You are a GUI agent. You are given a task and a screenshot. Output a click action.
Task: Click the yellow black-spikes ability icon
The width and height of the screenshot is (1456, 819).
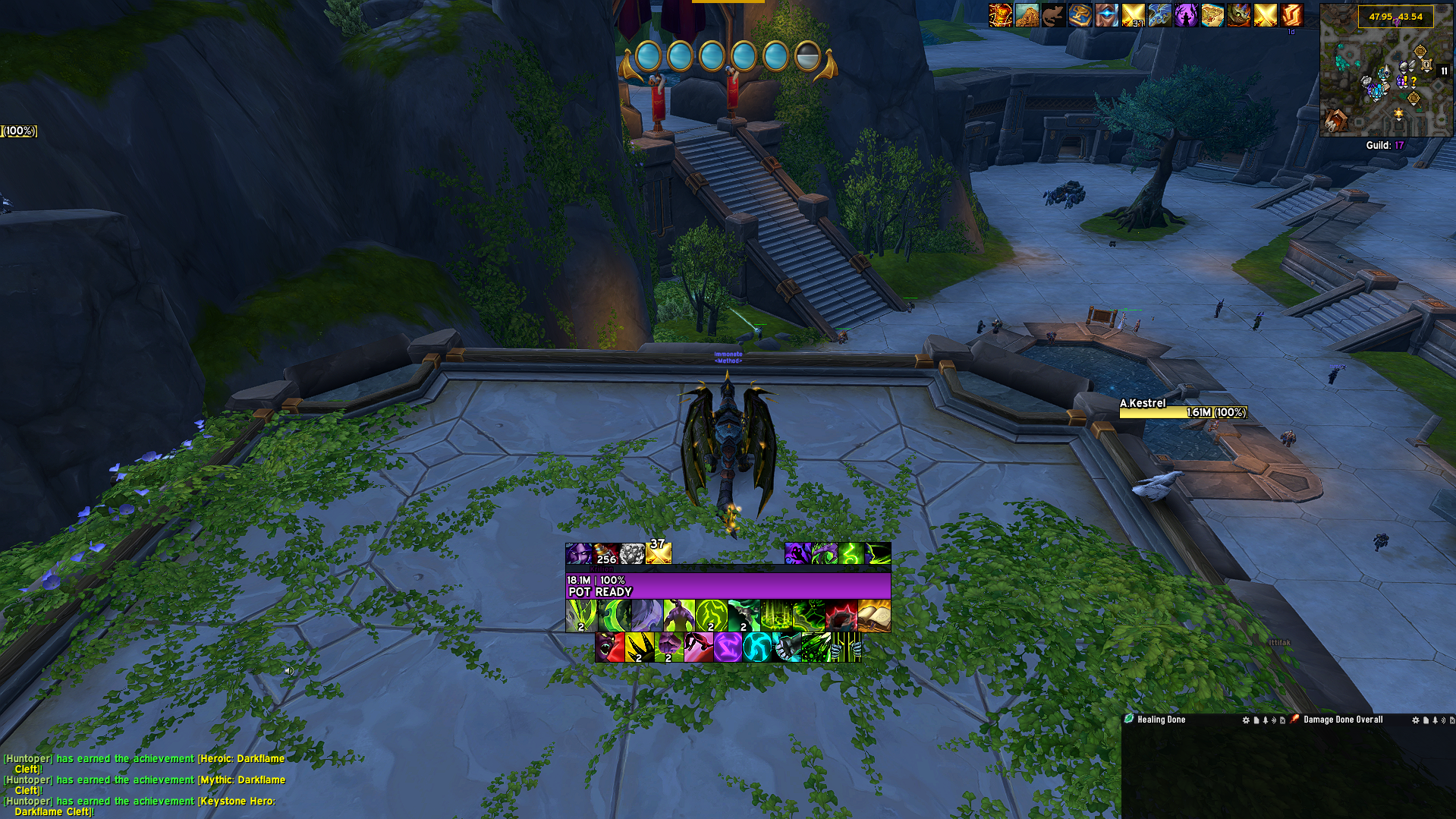(640, 647)
